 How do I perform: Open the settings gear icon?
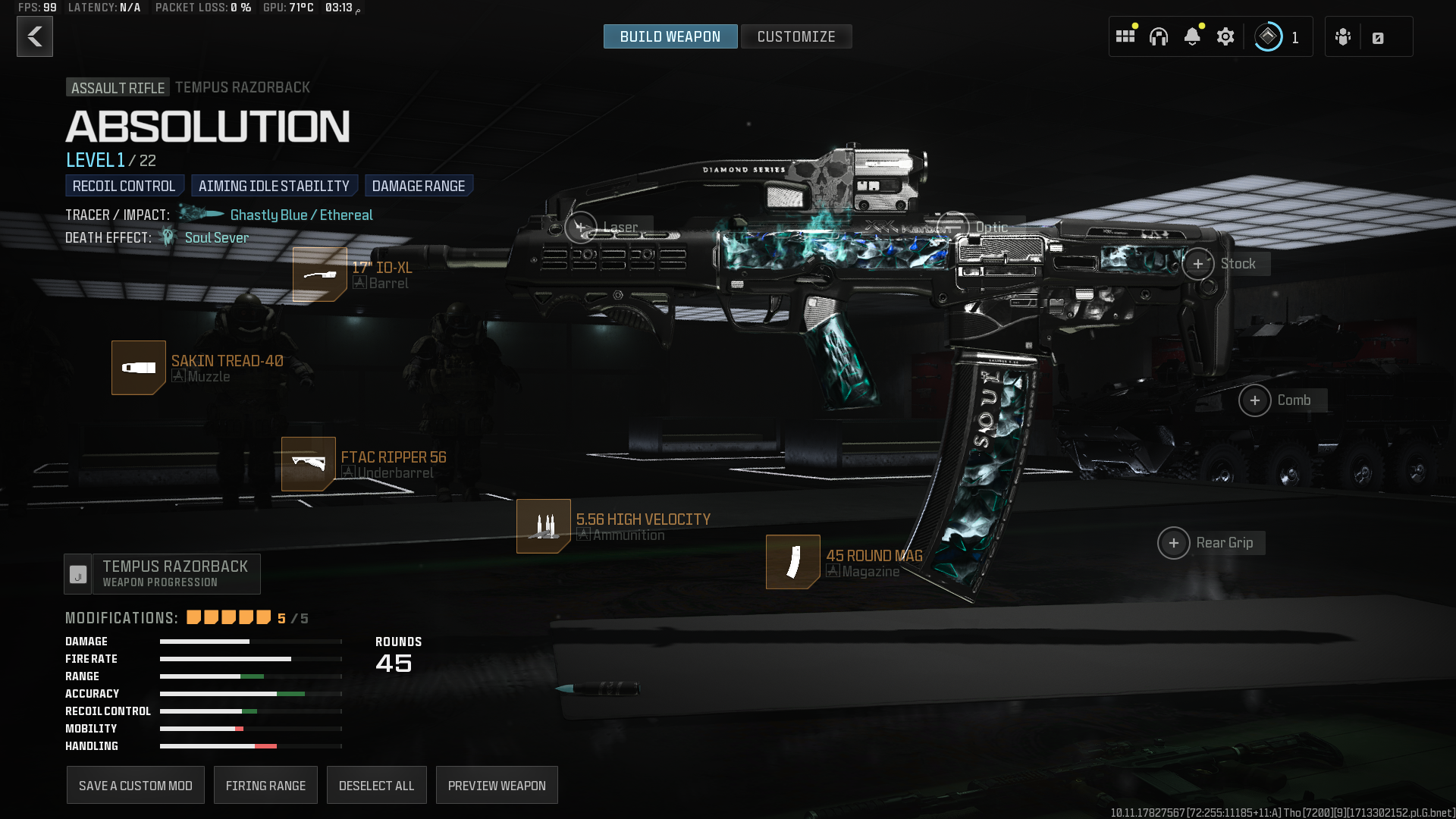point(1225,36)
